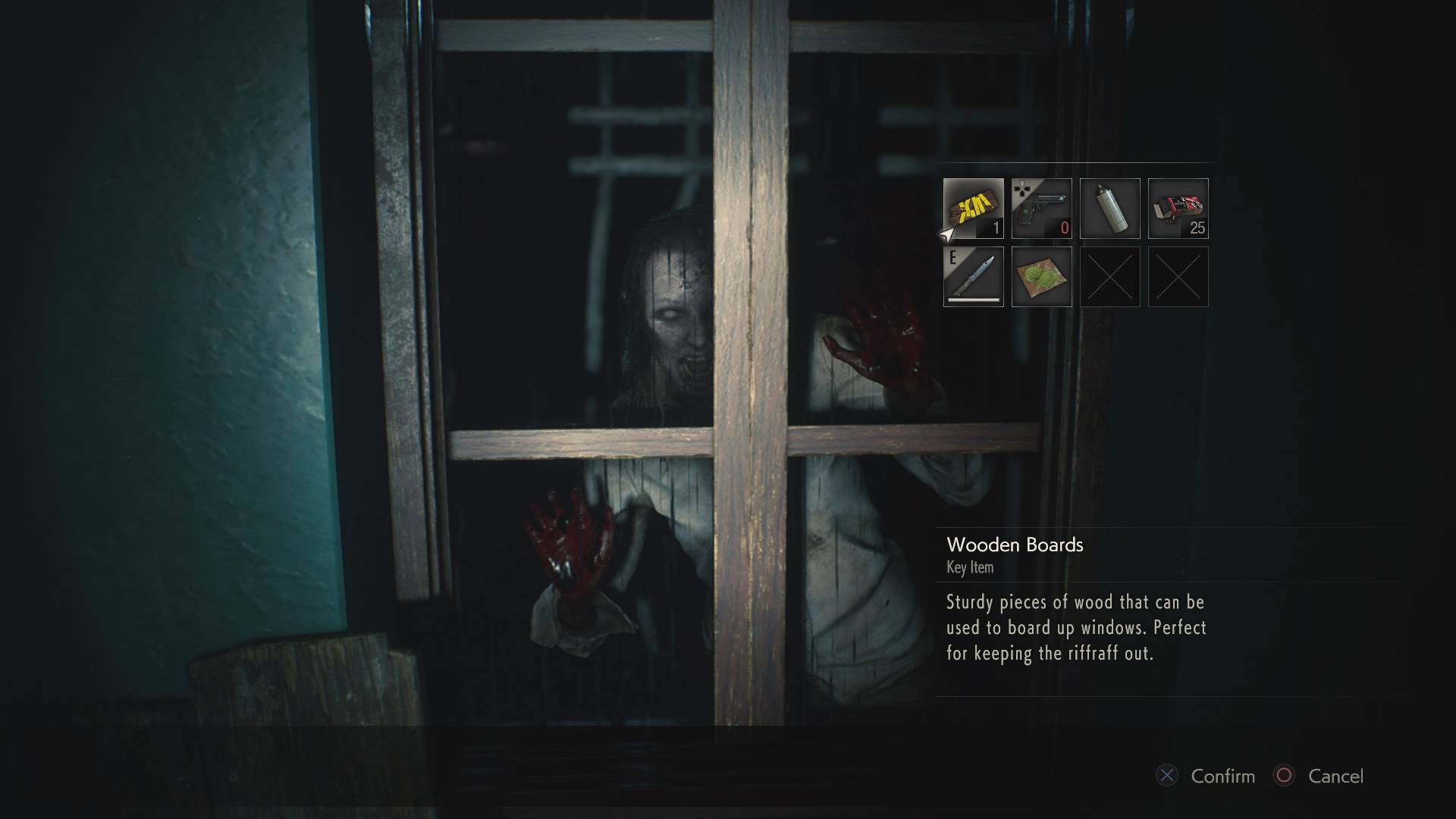This screenshot has height=819, width=1456.
Task: Select the white spray canister slot
Action: pos(1109,209)
